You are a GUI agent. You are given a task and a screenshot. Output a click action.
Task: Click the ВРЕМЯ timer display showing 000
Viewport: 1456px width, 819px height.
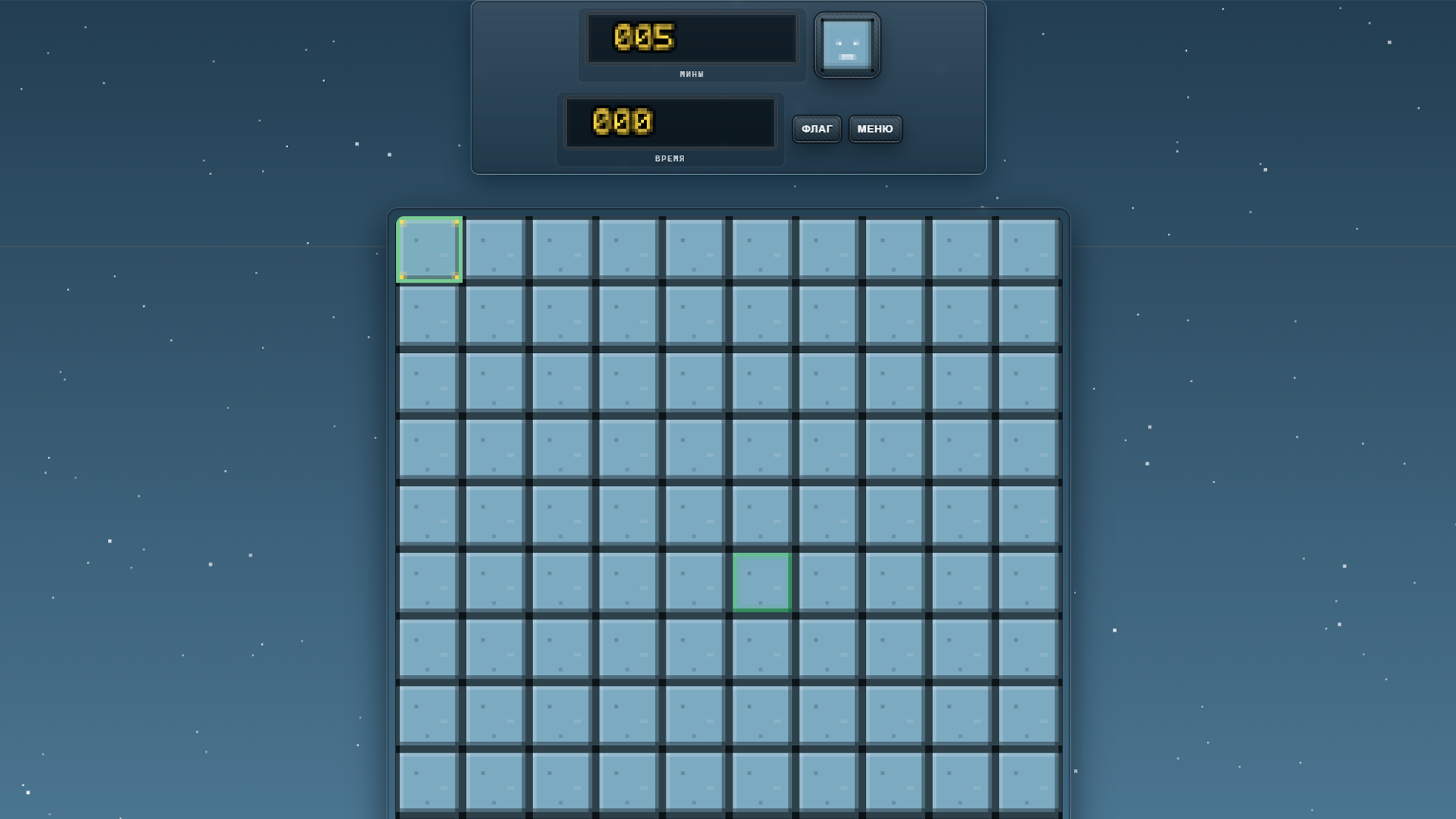[x=670, y=122]
